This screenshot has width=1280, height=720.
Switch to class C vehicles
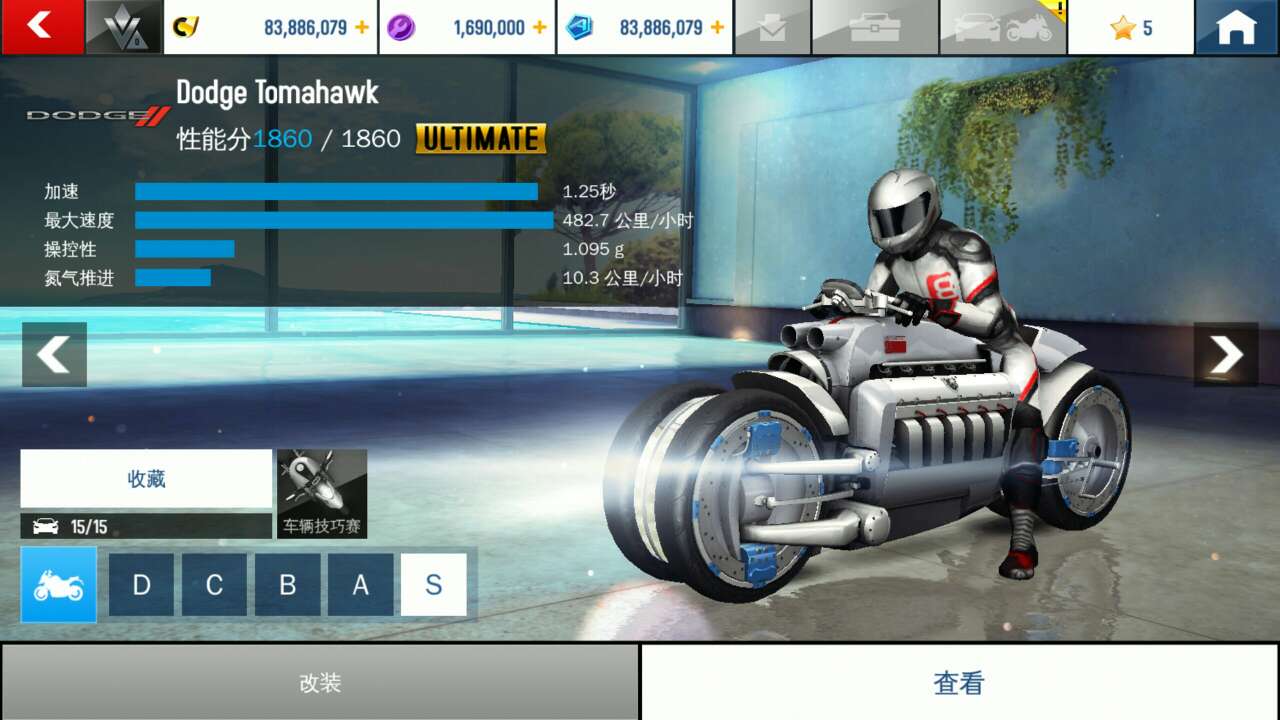pyautogui.click(x=214, y=584)
